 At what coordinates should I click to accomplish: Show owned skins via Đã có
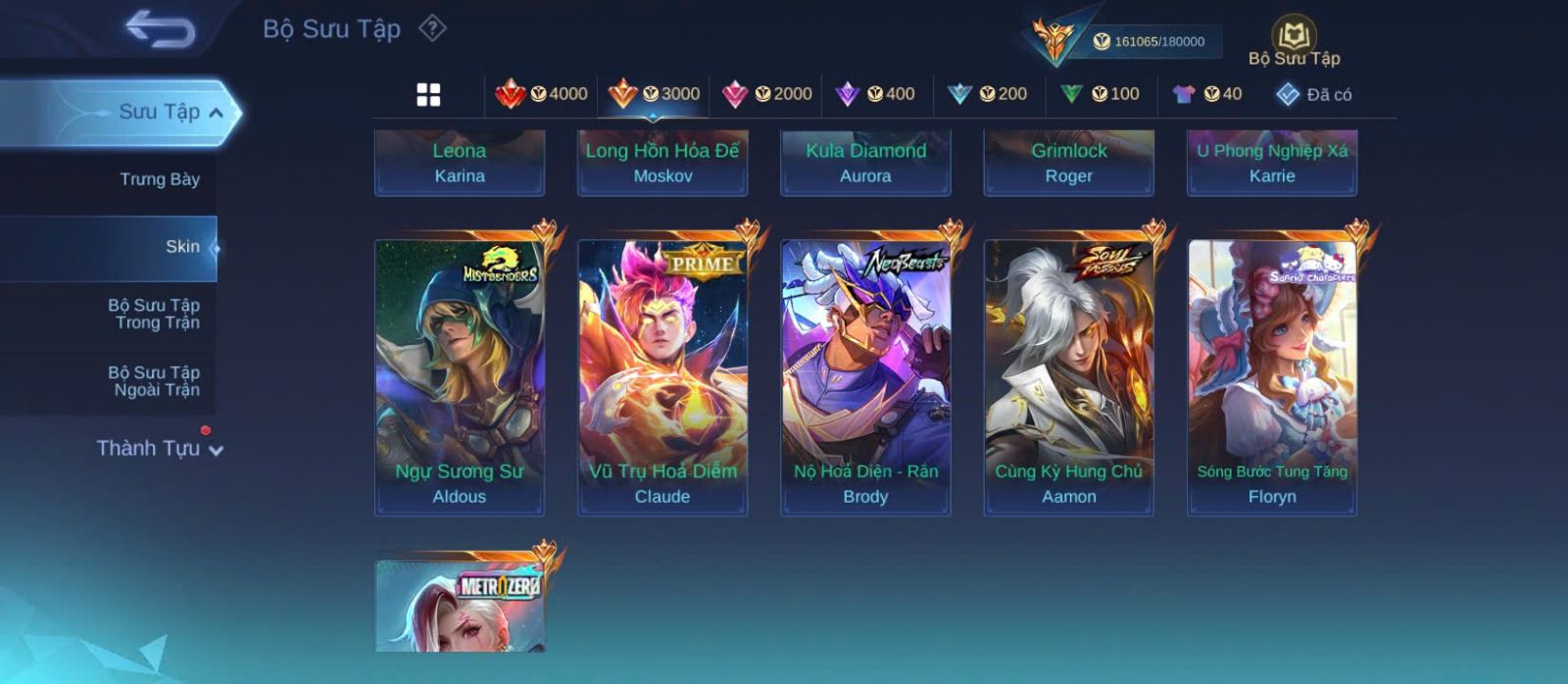click(1314, 94)
